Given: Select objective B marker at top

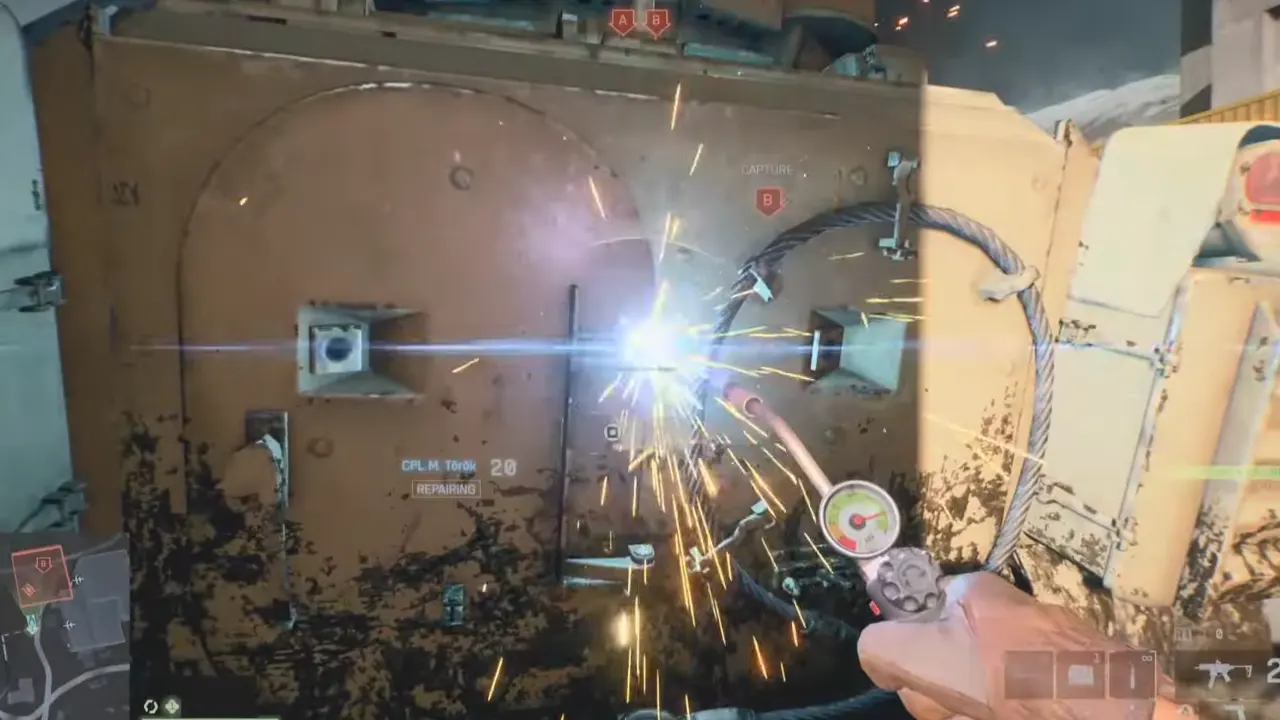Looking at the screenshot, I should coord(655,18).
